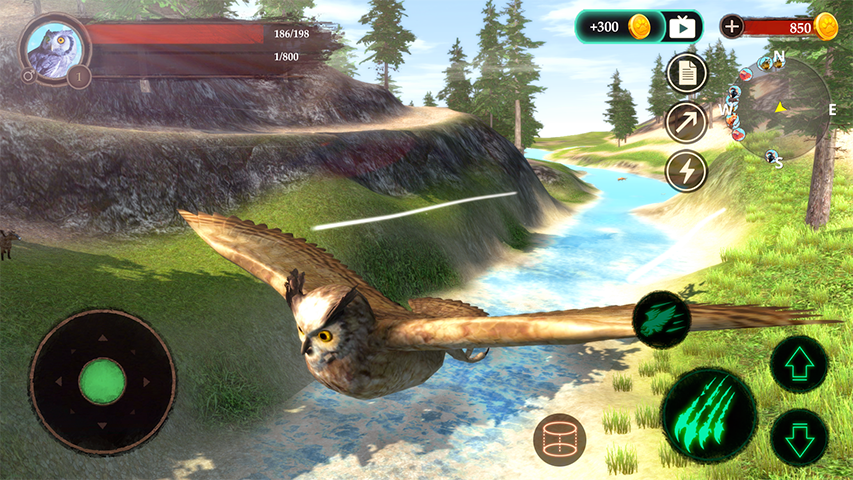Descend with the down arrow button

pyautogui.click(x=799, y=437)
